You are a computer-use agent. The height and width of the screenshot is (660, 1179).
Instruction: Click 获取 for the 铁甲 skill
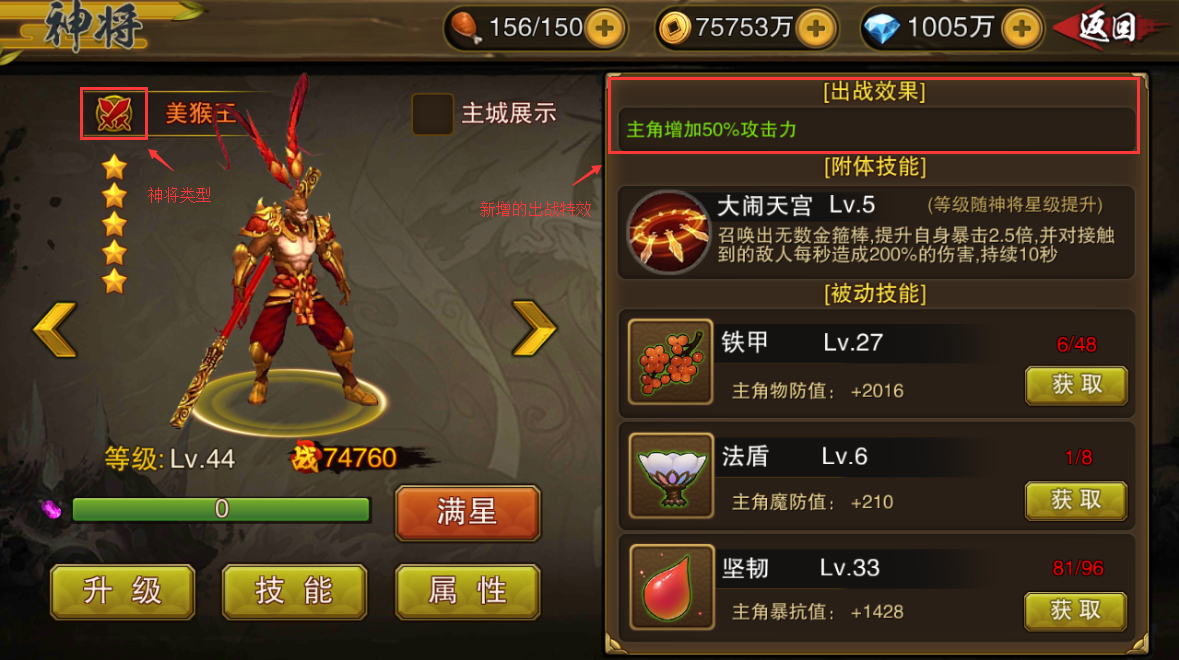click(1076, 385)
